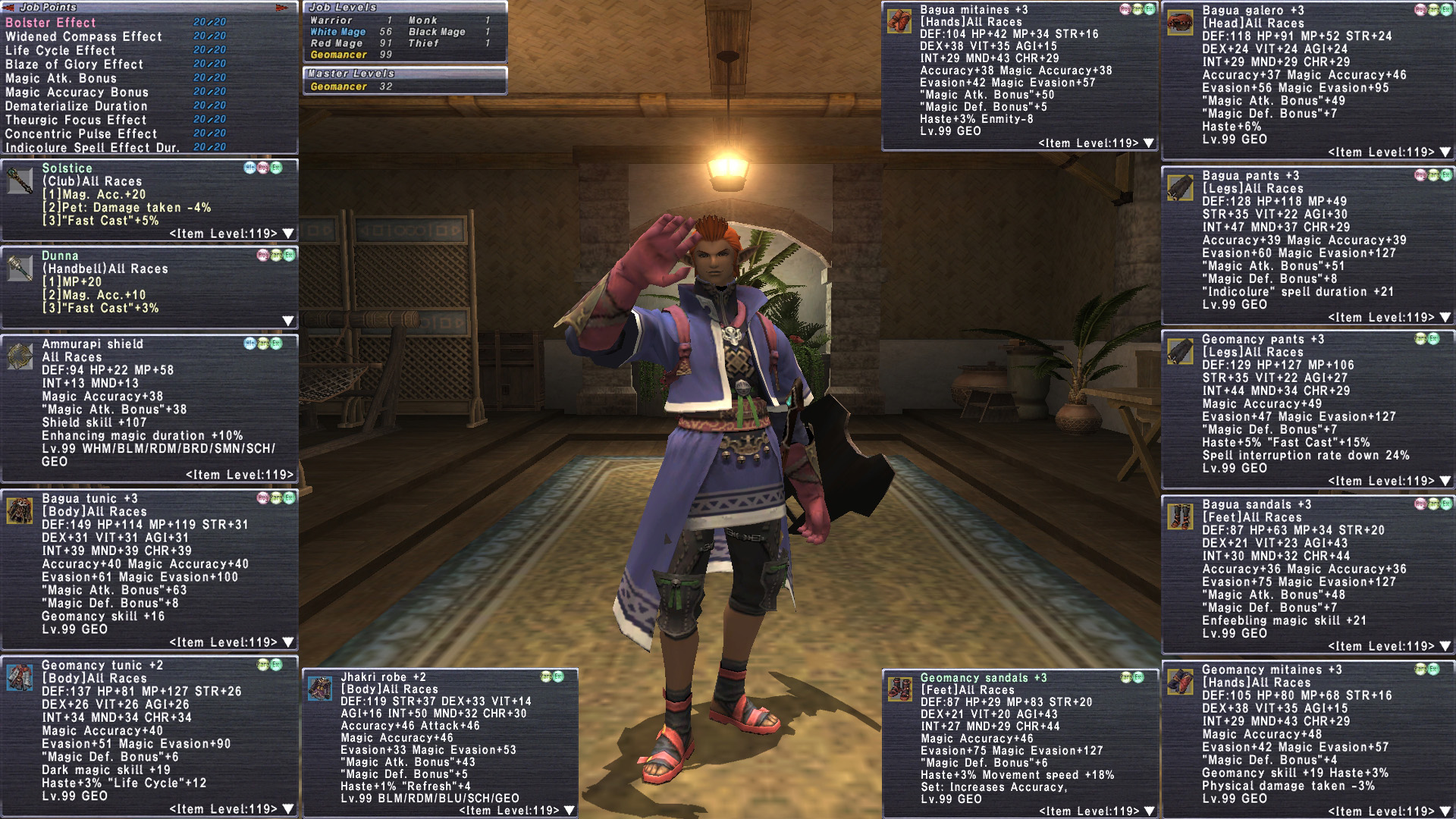Image resolution: width=1456 pixels, height=819 pixels.
Task: Highlight Geomancer under Job Levels
Action: pos(338,55)
